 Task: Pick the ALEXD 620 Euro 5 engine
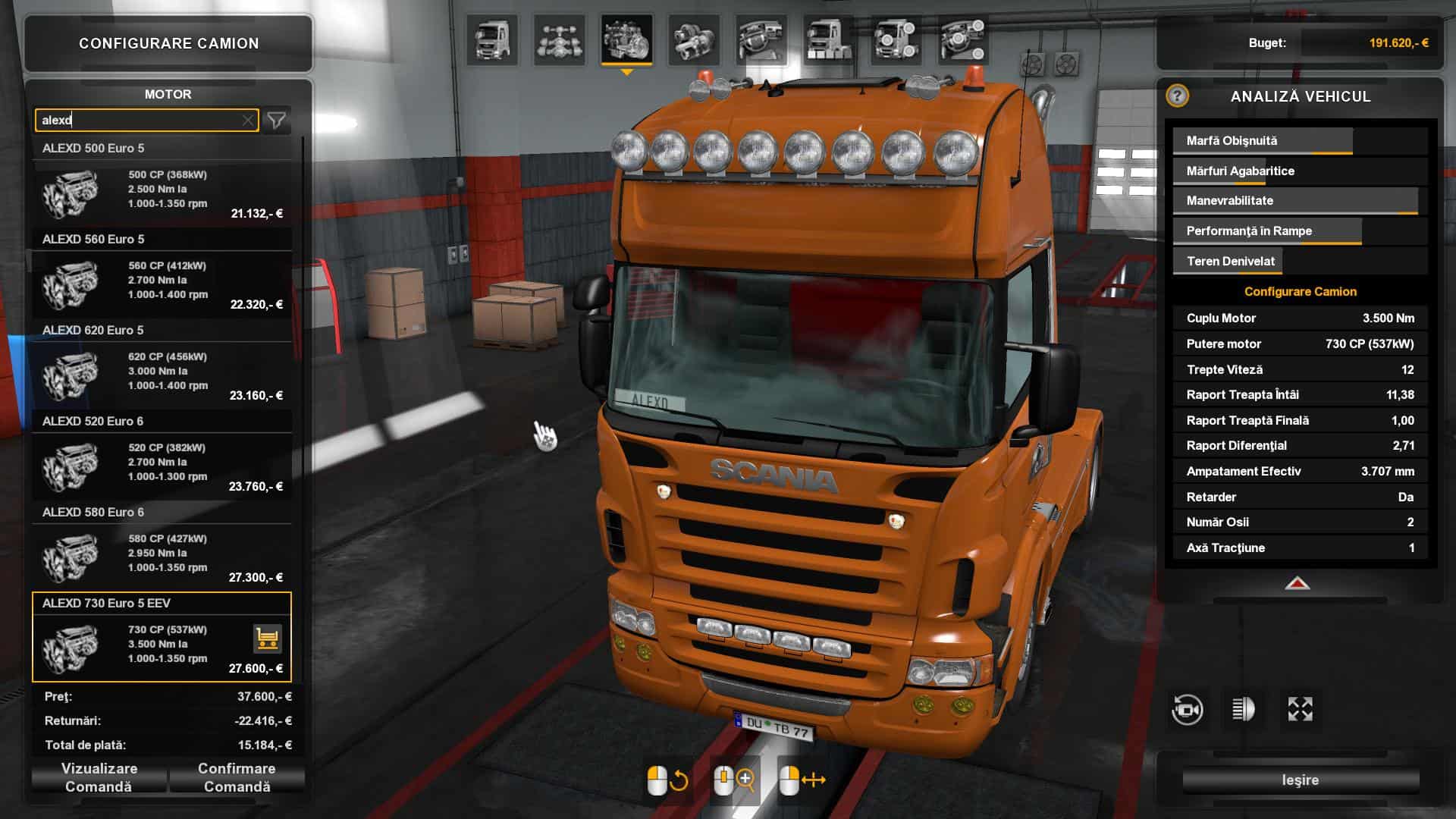[162, 372]
